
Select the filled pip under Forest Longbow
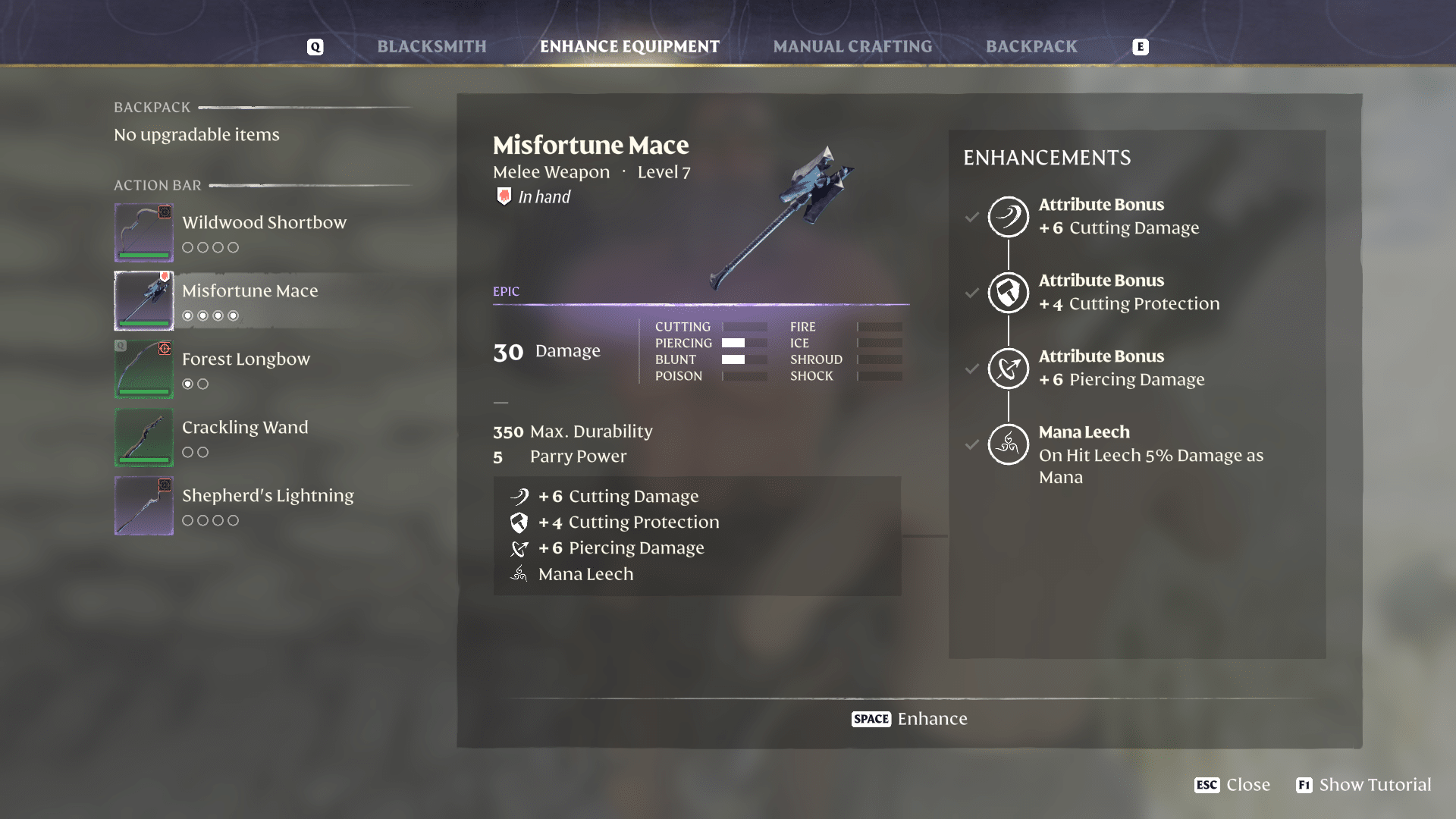[x=187, y=384]
